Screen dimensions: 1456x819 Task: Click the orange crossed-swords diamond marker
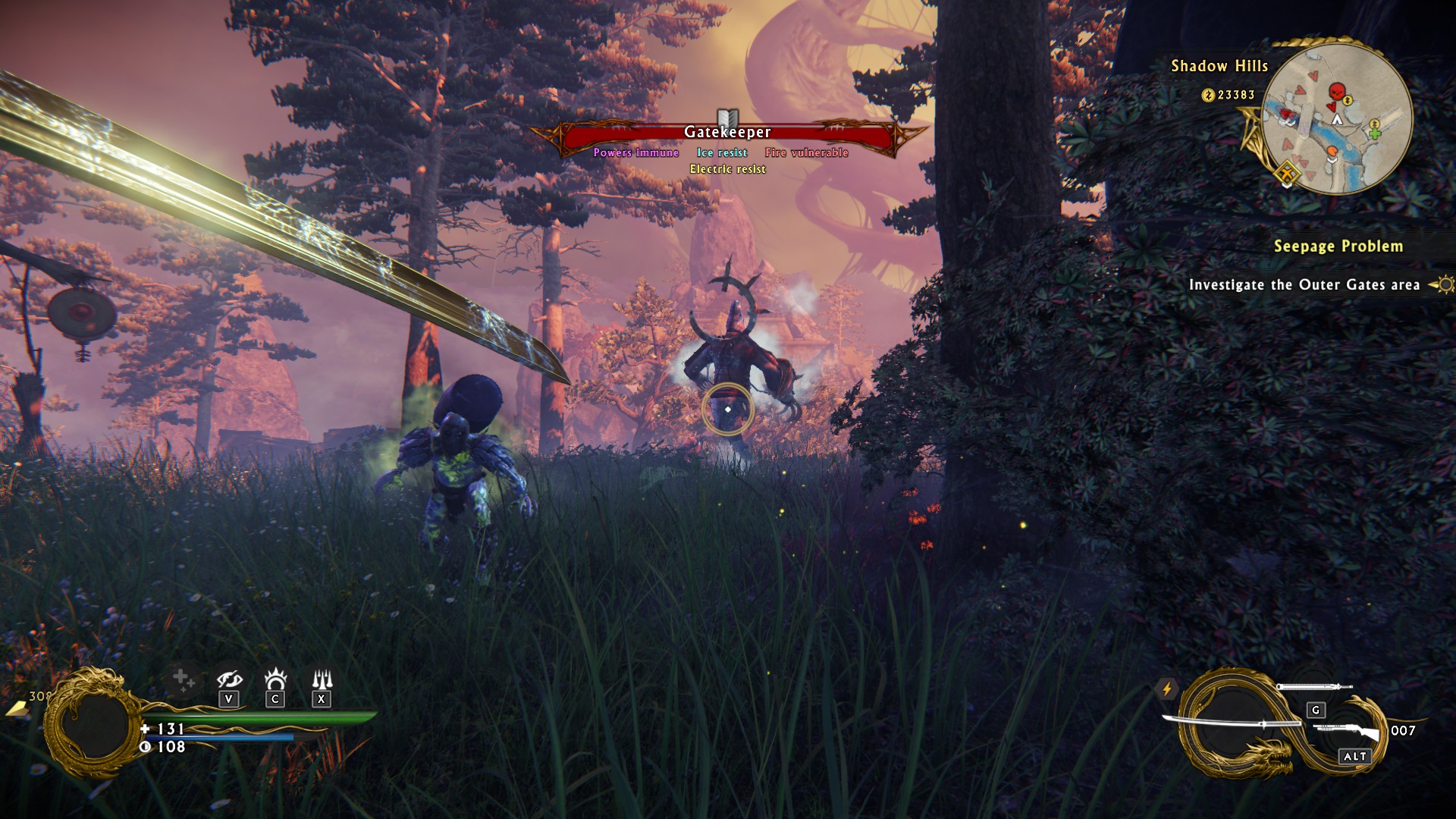tap(1286, 175)
